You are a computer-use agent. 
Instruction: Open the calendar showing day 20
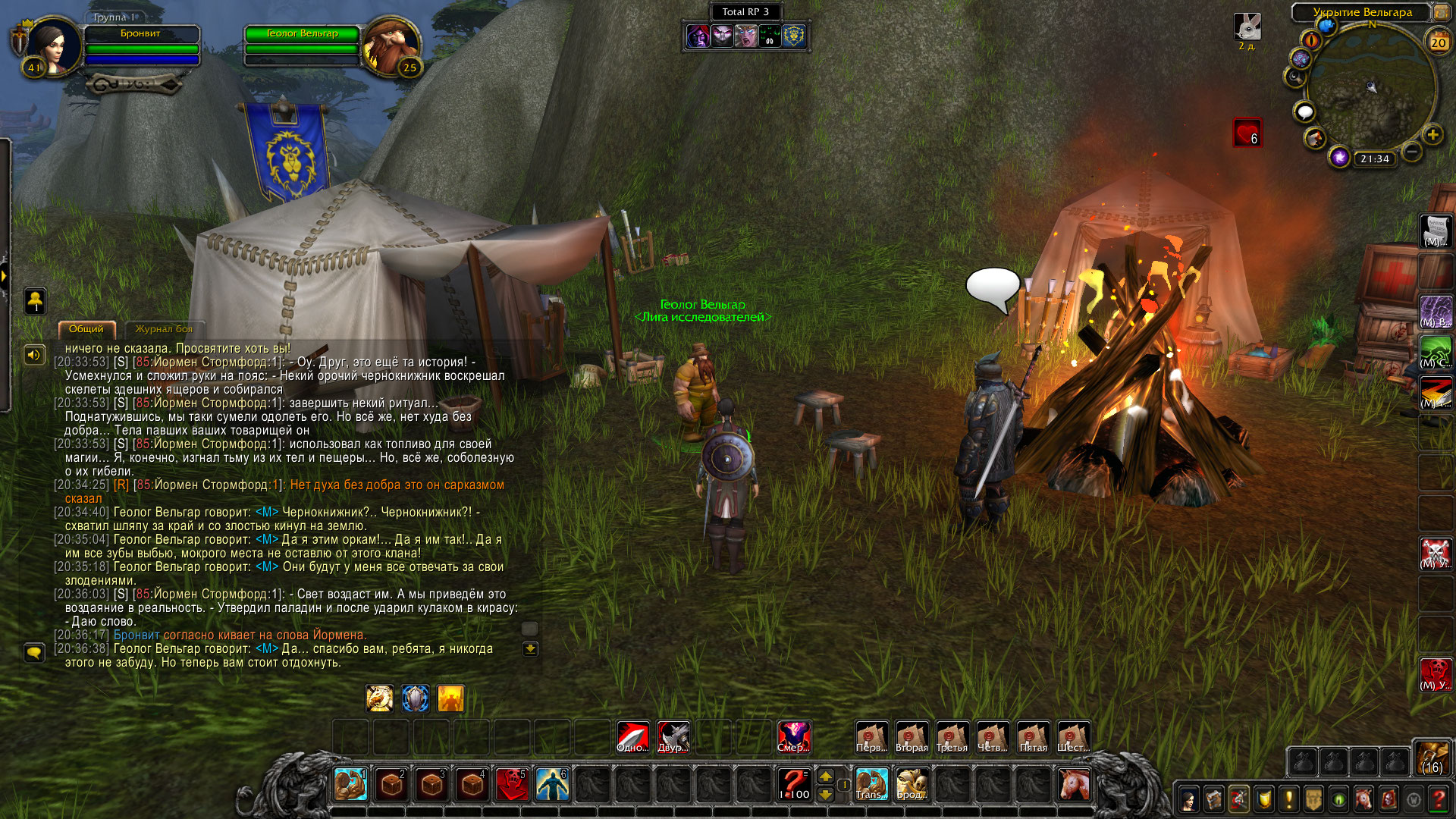tap(1438, 42)
